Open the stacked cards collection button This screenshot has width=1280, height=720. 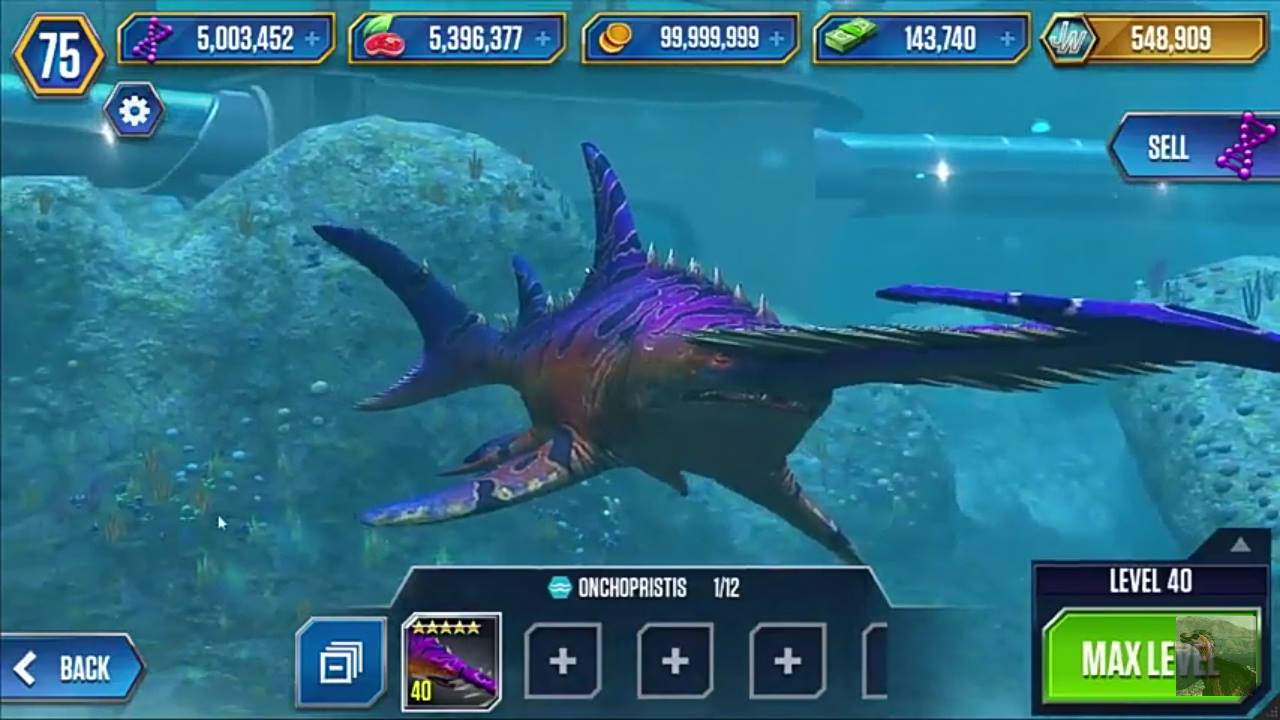341,662
